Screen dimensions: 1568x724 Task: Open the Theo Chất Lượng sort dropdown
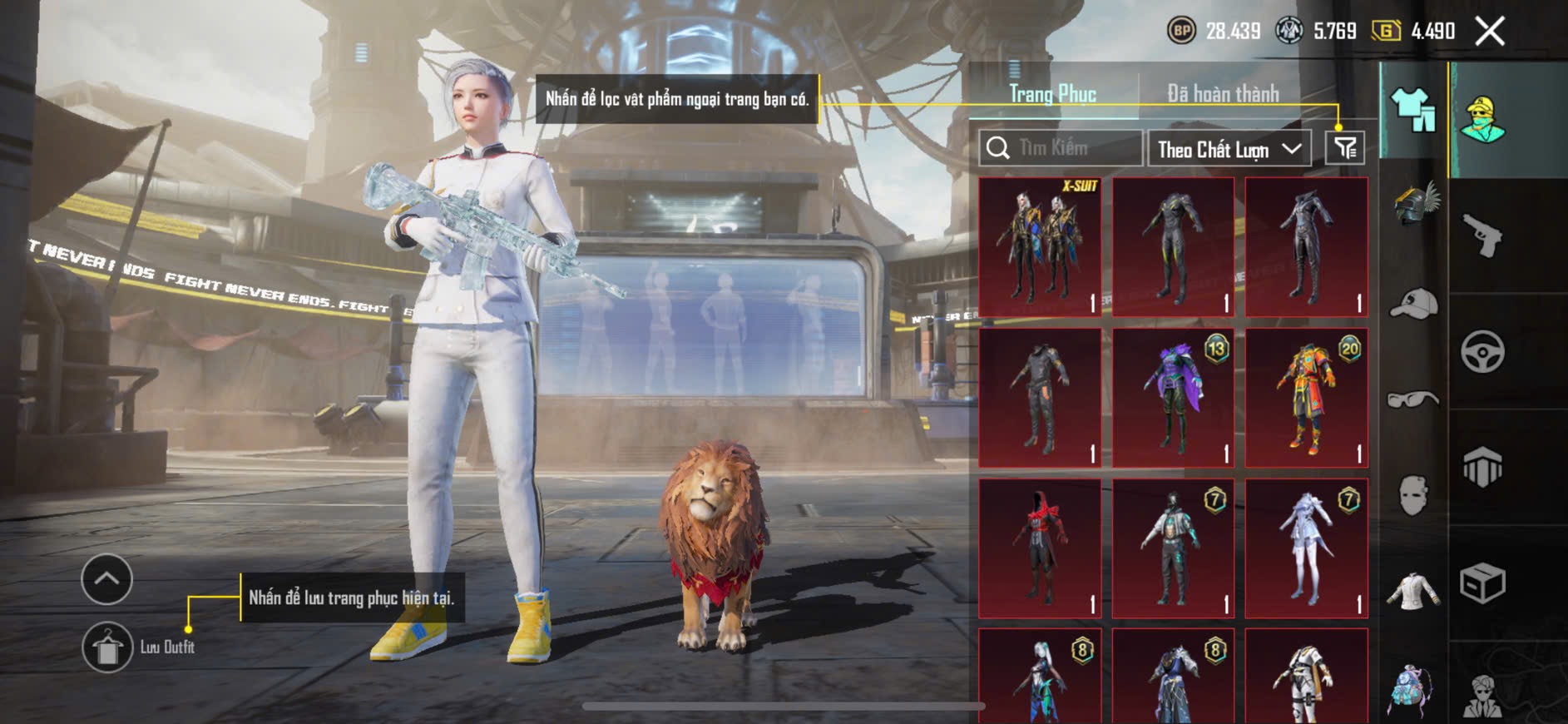[1229, 149]
